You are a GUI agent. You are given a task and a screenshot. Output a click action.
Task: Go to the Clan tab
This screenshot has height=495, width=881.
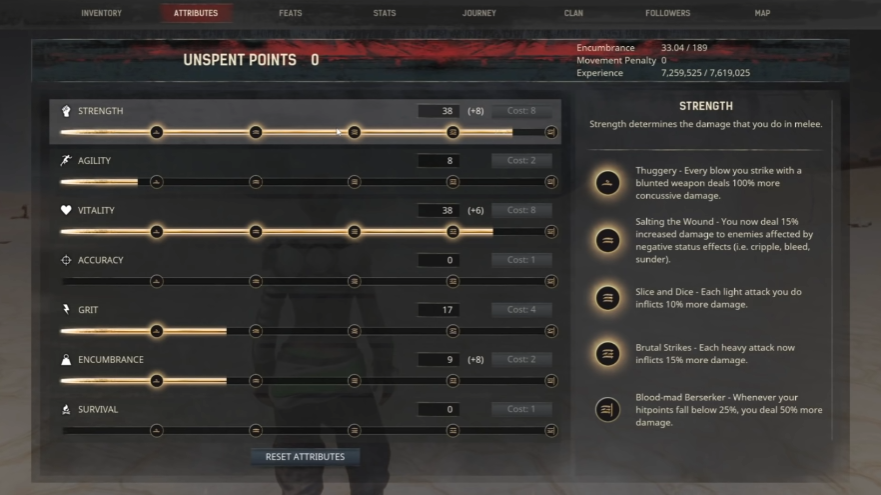pos(574,13)
